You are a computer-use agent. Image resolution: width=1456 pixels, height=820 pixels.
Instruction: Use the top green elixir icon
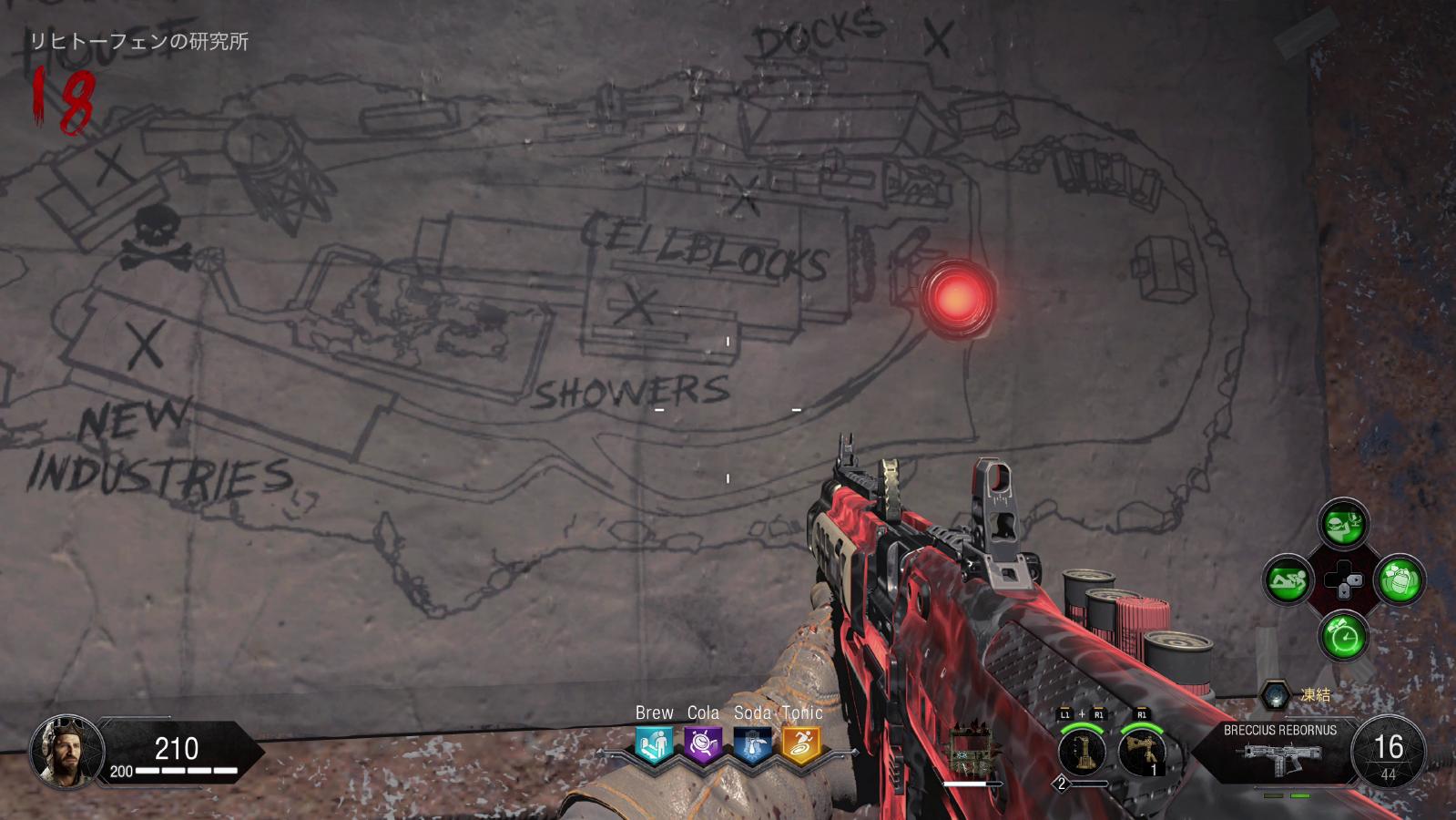click(1344, 524)
